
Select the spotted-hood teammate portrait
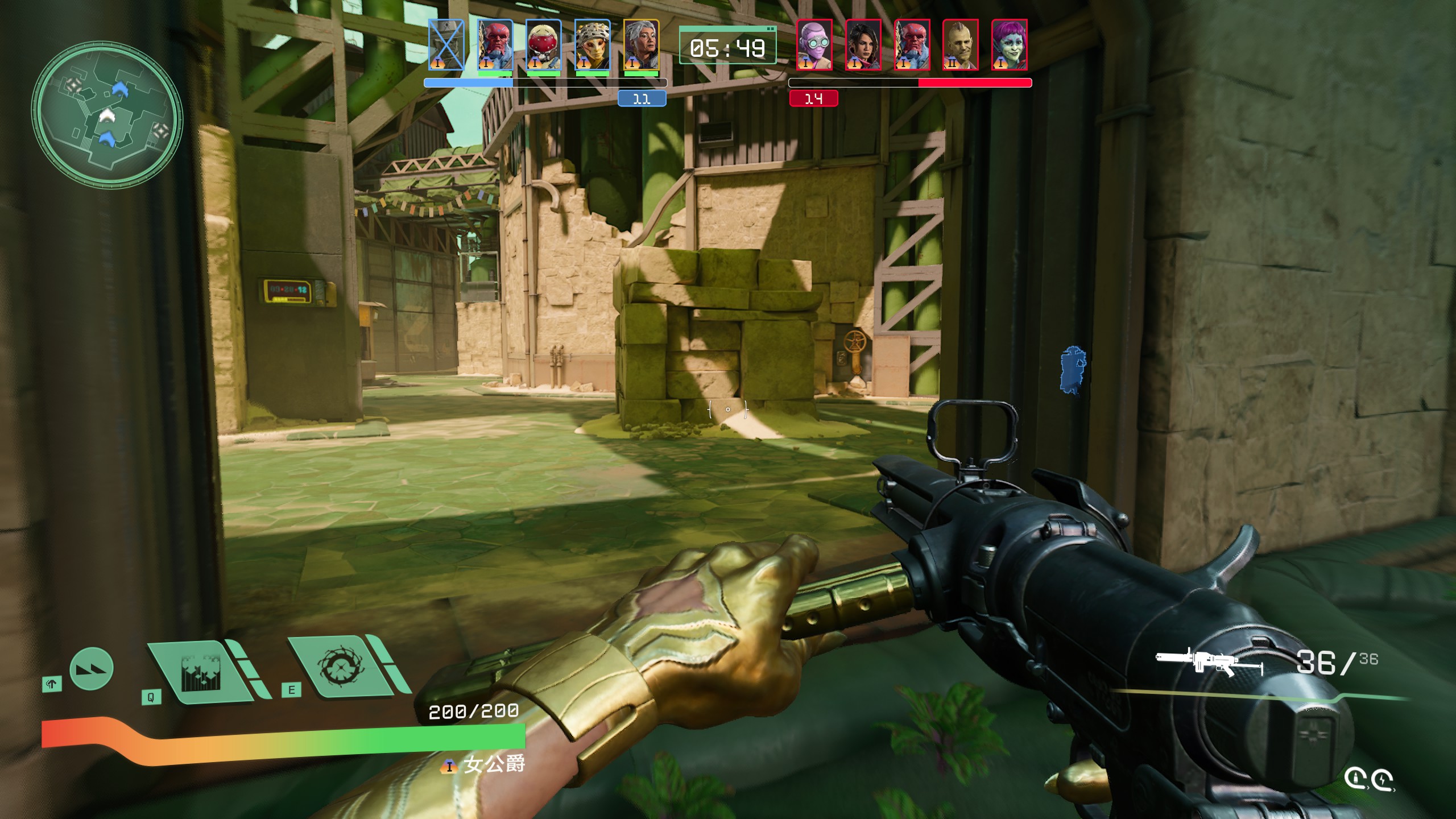click(592, 45)
